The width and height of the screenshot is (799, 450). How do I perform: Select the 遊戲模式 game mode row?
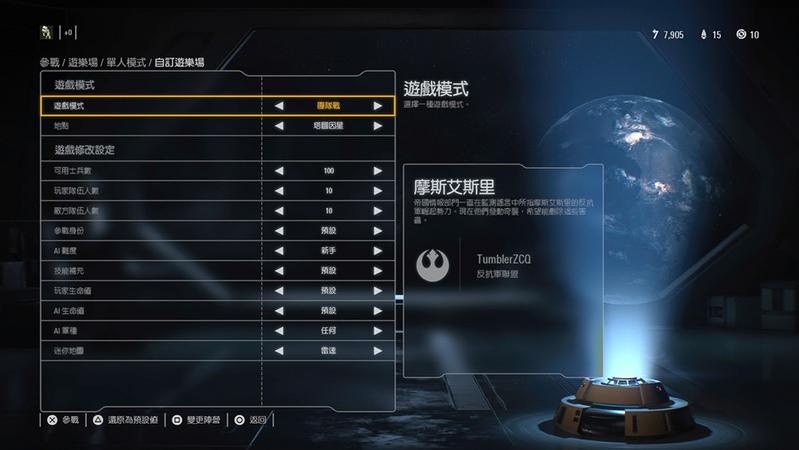click(150, 105)
